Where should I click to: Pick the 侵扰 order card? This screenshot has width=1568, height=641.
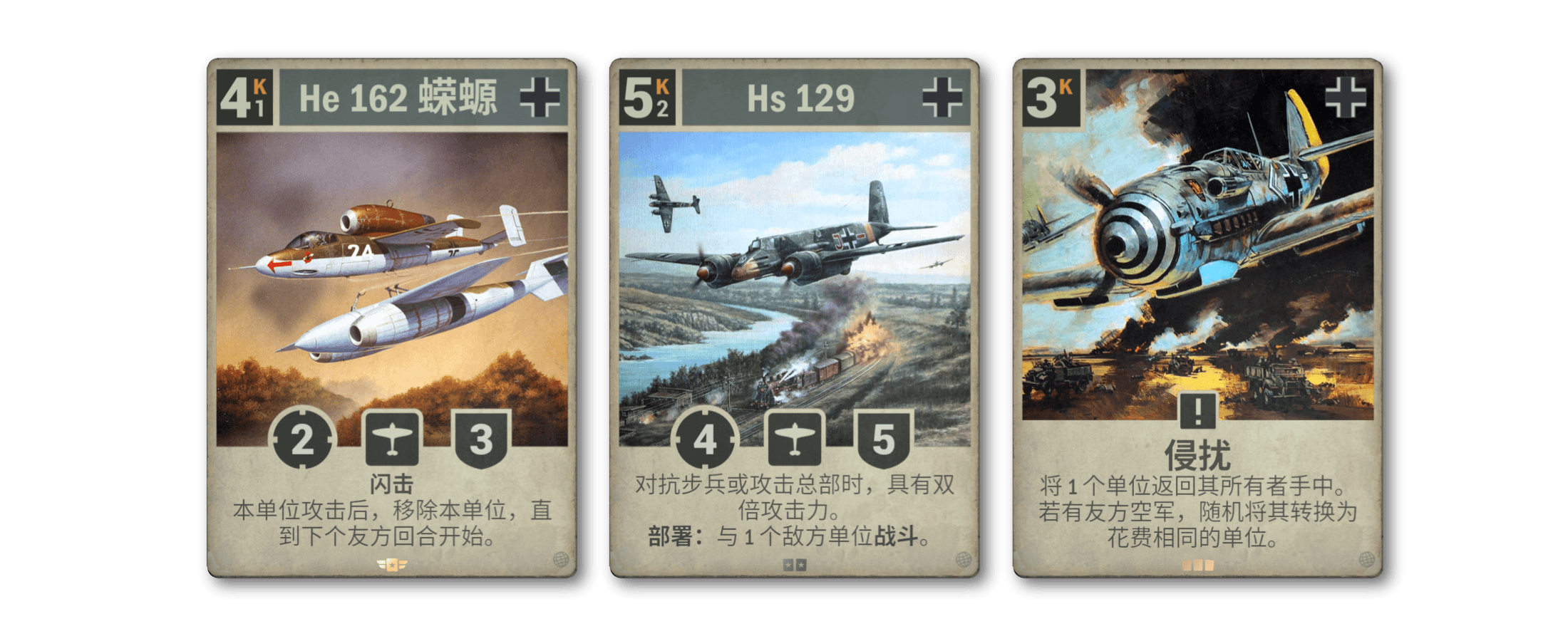[1197, 317]
